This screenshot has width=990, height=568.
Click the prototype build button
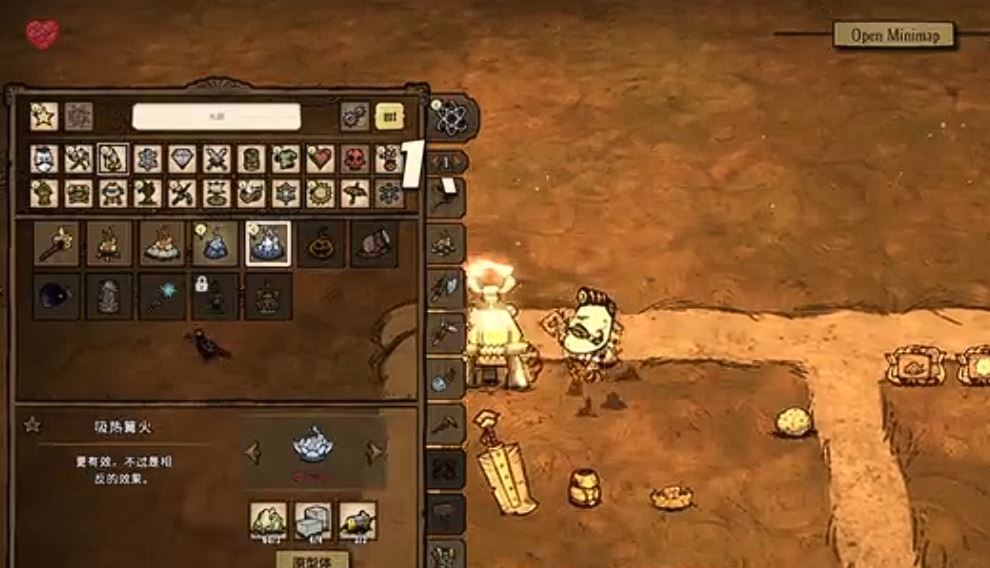point(313,559)
